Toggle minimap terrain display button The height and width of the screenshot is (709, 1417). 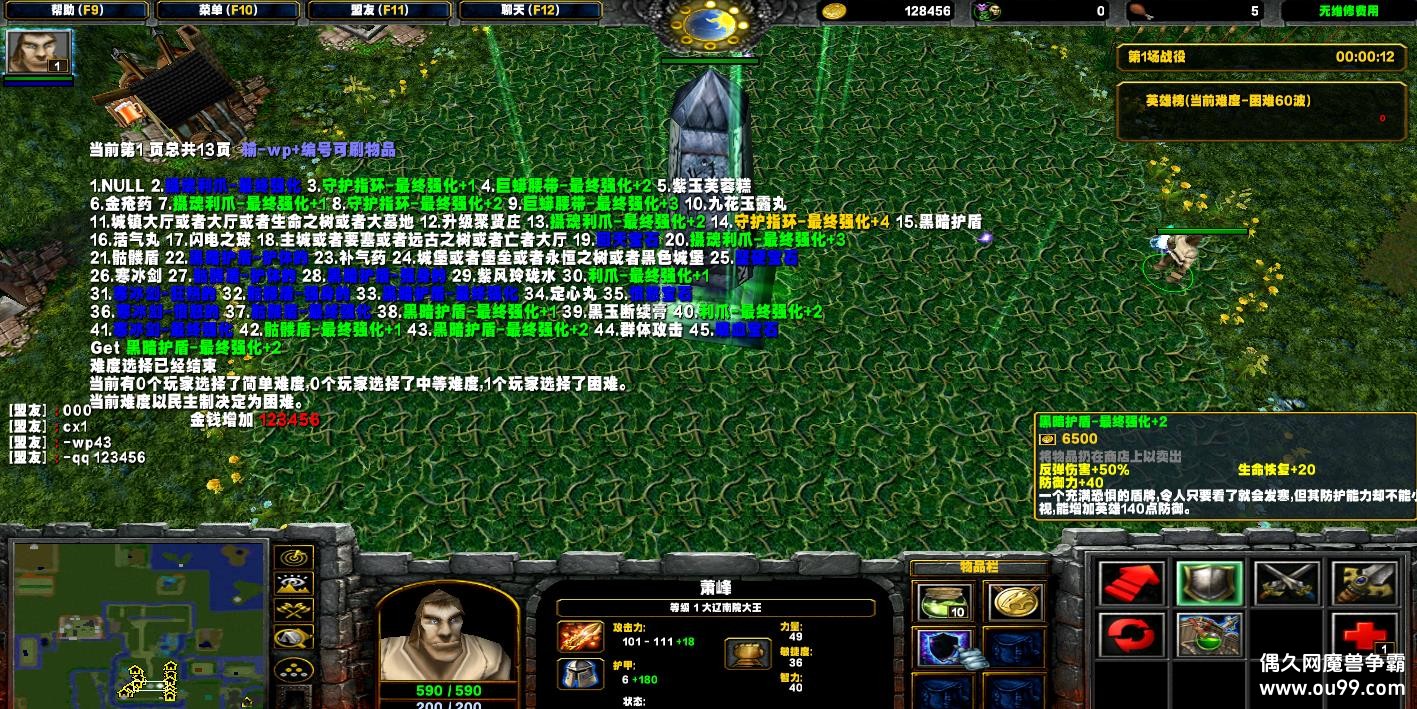point(295,585)
